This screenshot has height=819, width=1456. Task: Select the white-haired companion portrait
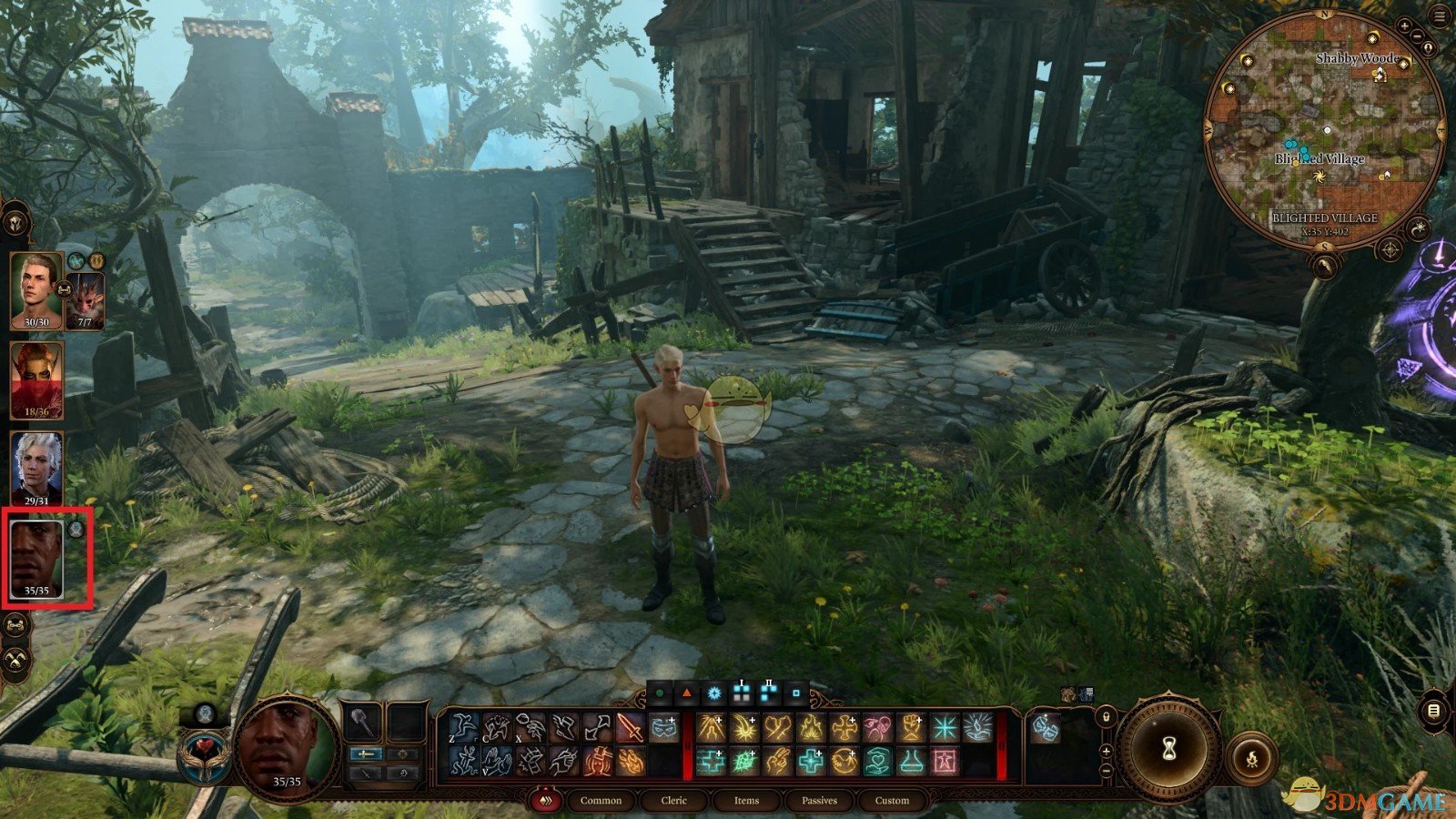[x=36, y=467]
